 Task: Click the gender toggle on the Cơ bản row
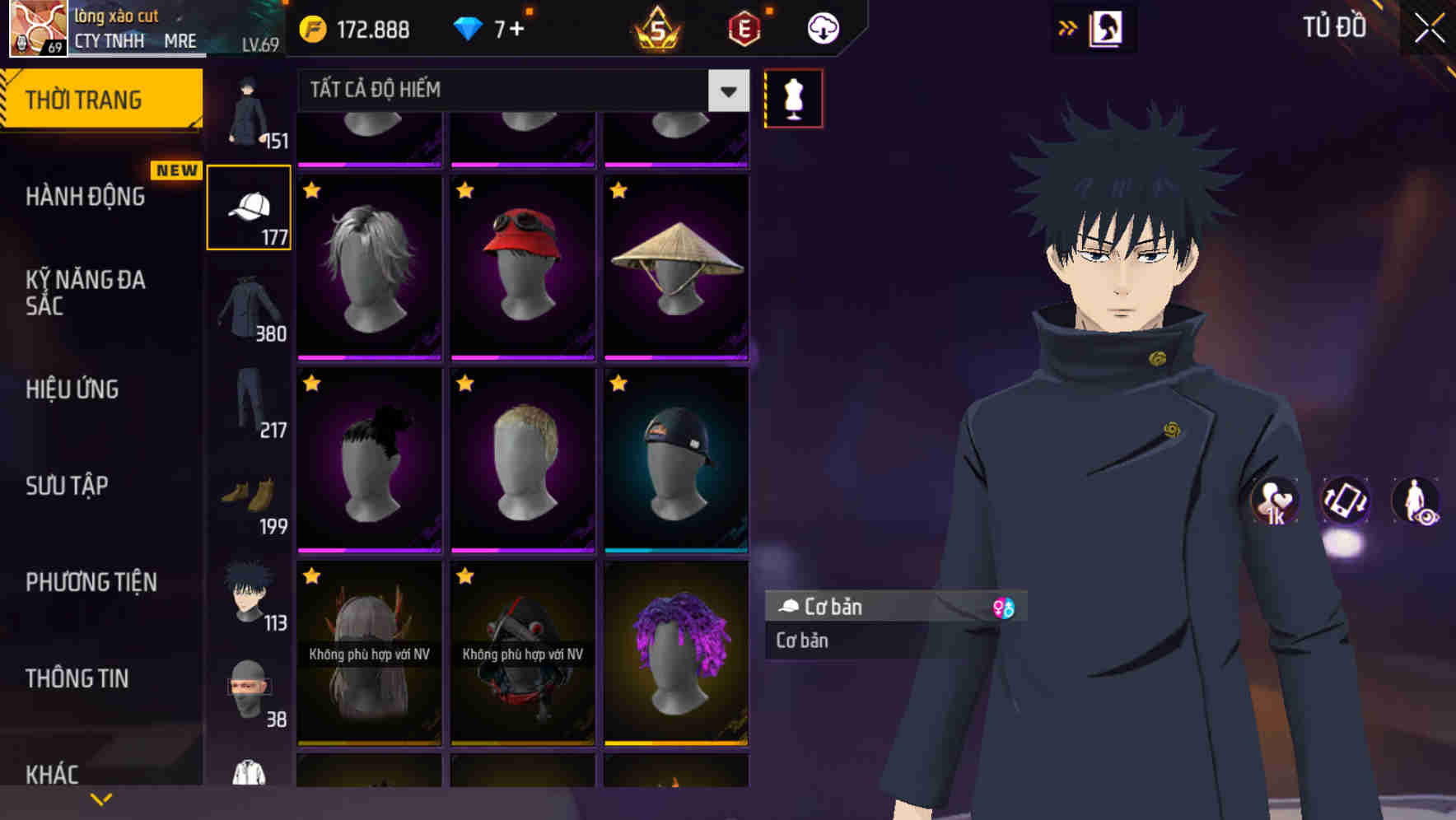tap(1005, 608)
